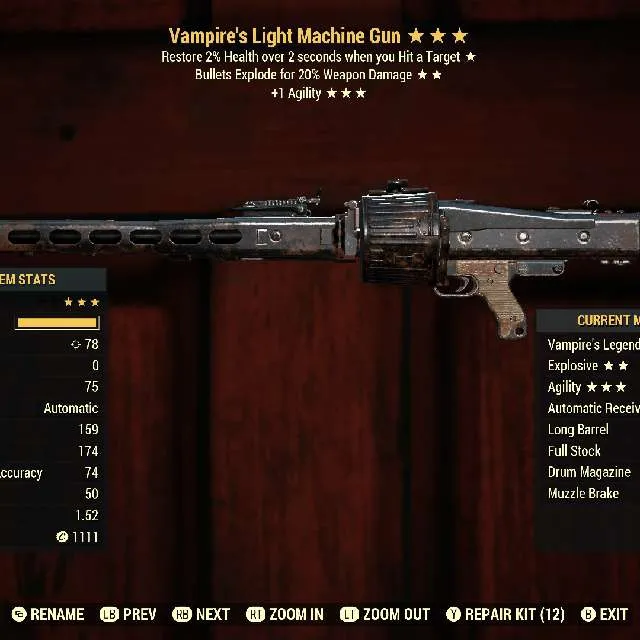Exit the weapon inspect screen
Screen dimensions: 640x640
point(604,614)
